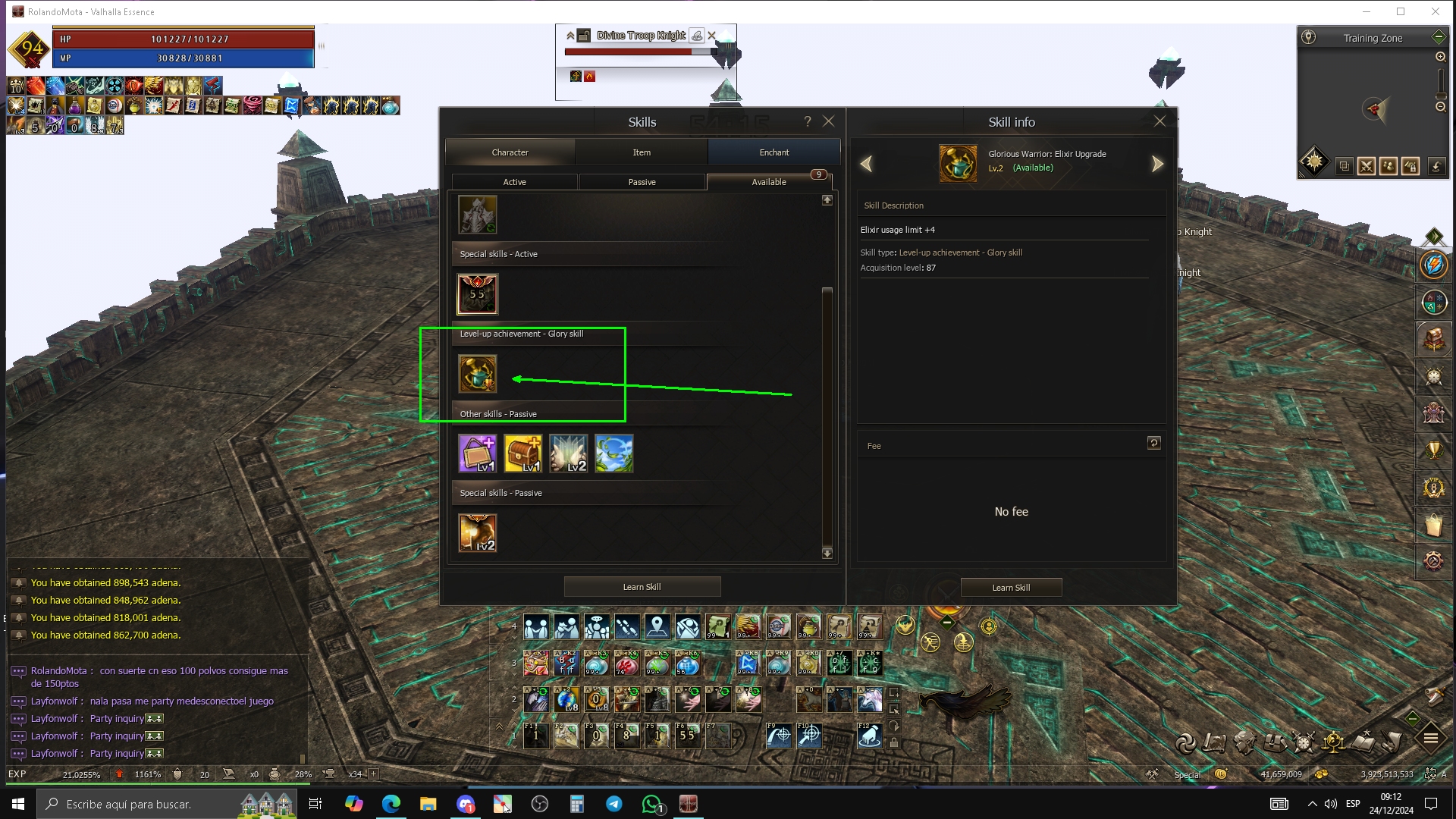Screen dimensions: 1456x819
Task: Open the Skills window help button
Action: tap(808, 121)
